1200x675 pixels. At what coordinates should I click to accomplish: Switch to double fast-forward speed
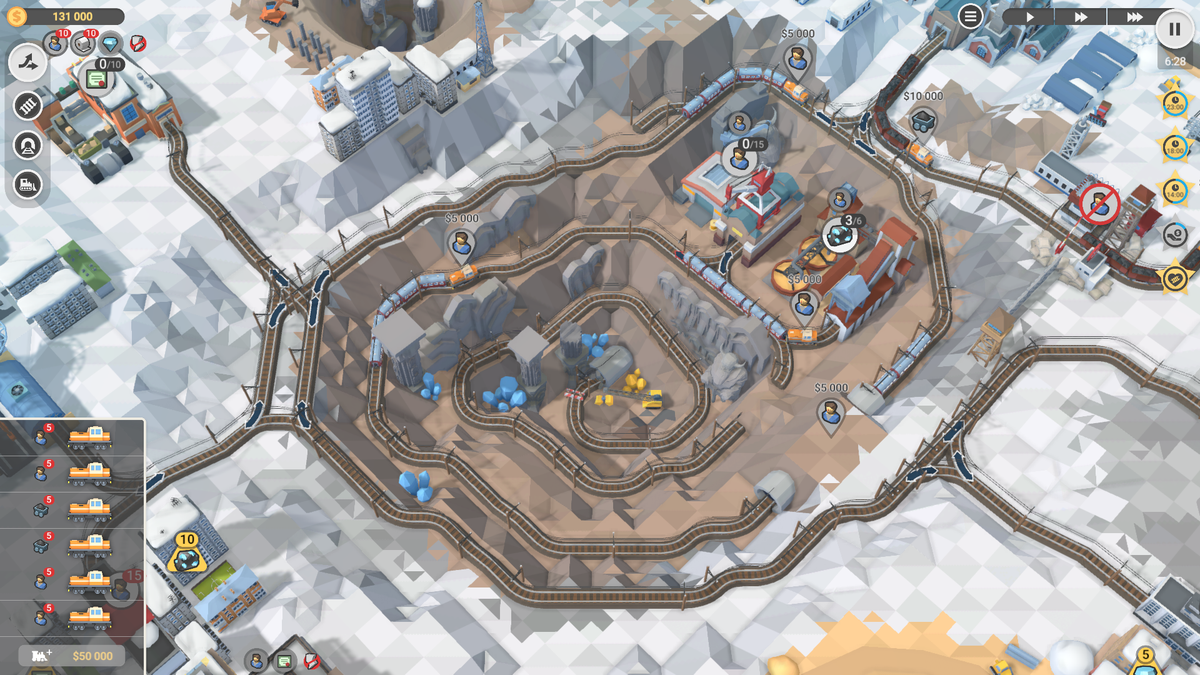[1081, 17]
